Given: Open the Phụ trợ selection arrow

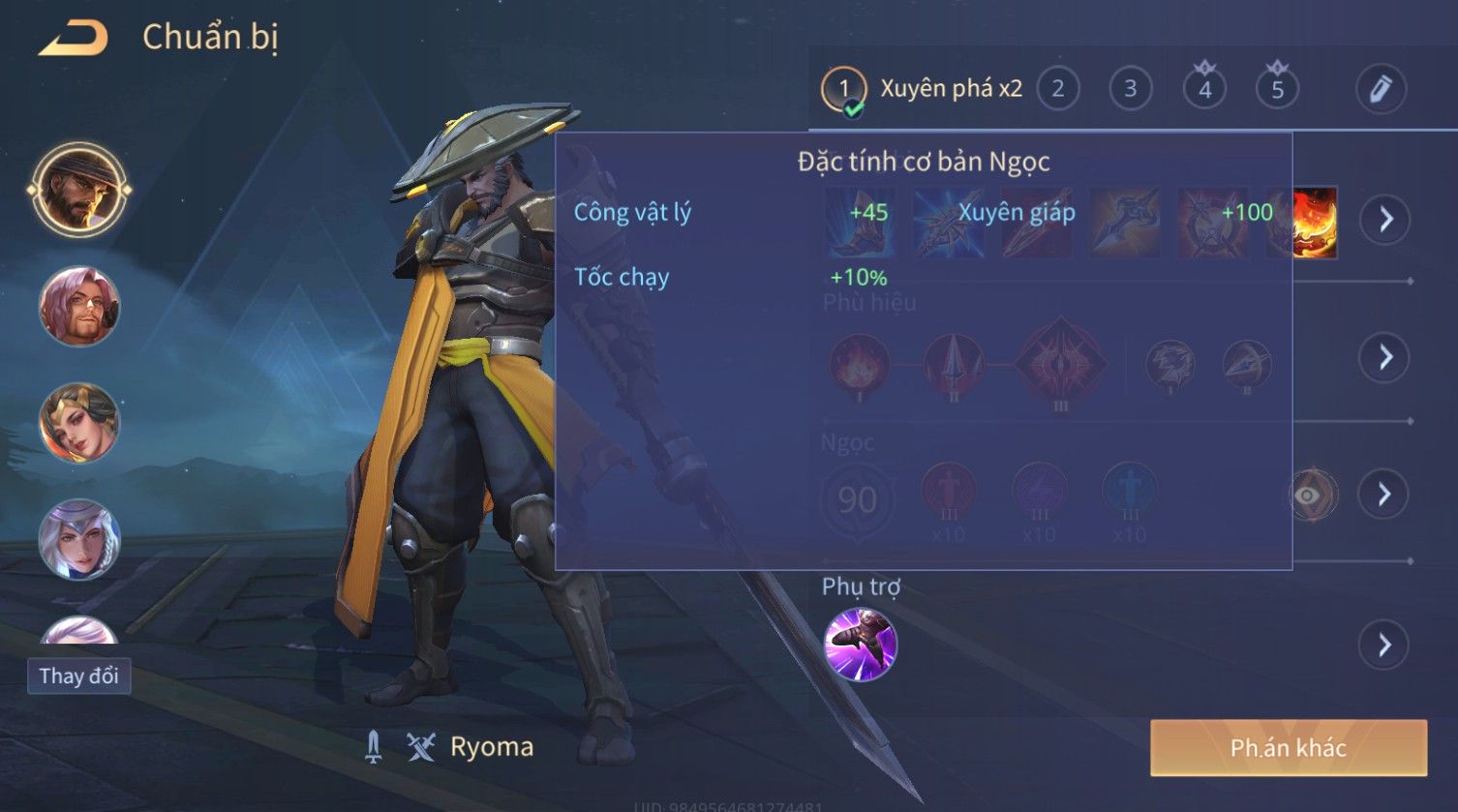Looking at the screenshot, I should point(1384,645).
